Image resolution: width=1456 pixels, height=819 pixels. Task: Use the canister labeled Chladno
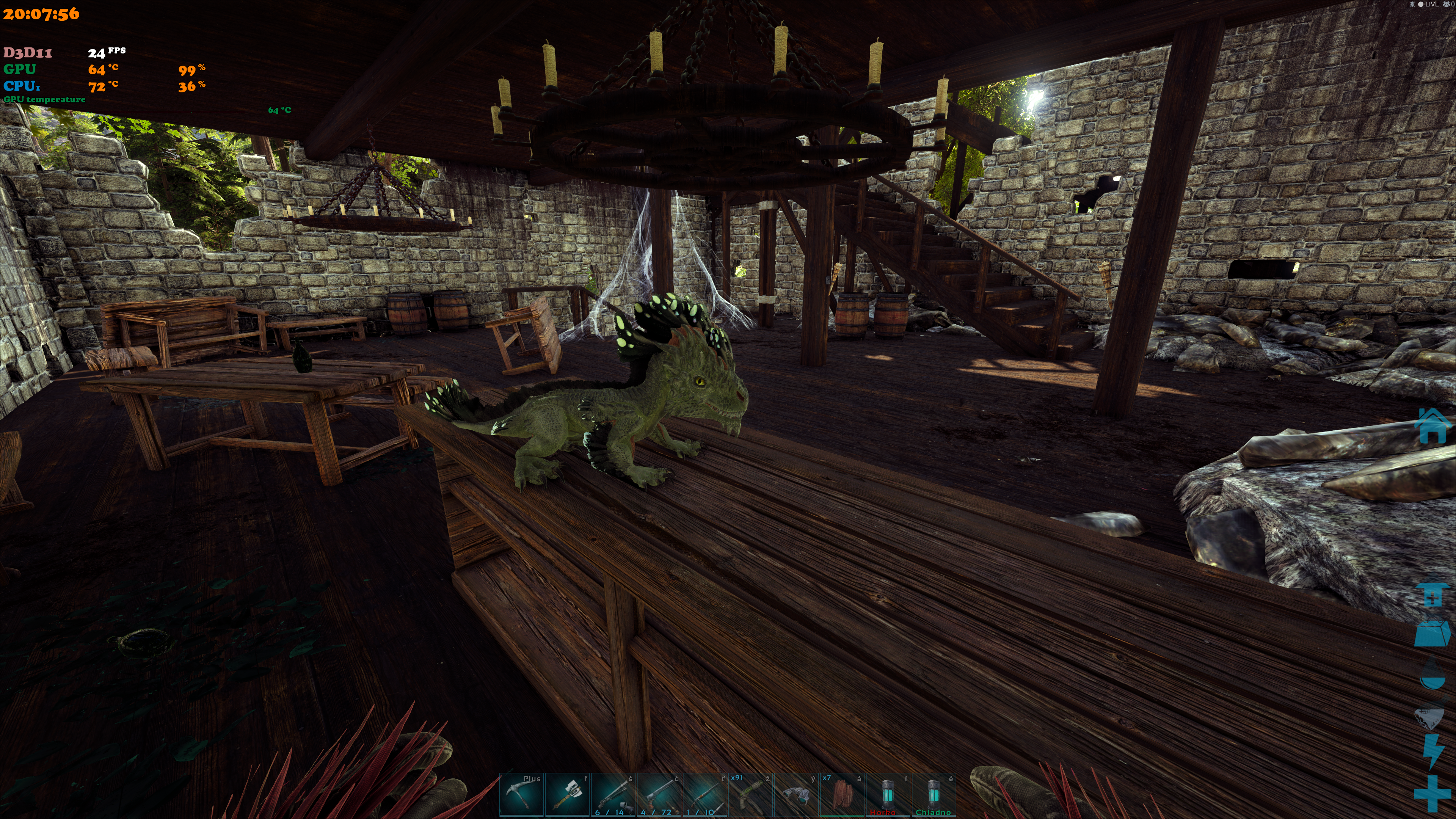tap(933, 795)
